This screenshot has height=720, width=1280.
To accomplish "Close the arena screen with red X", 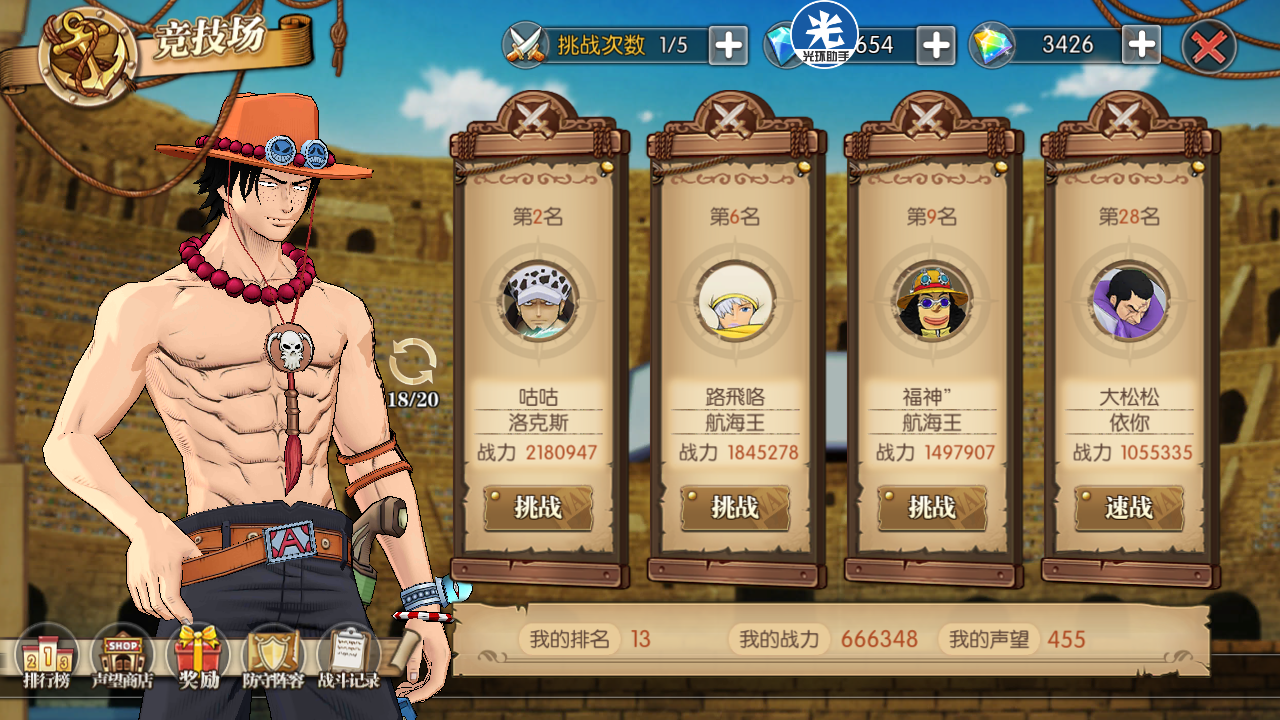I will [x=1209, y=46].
